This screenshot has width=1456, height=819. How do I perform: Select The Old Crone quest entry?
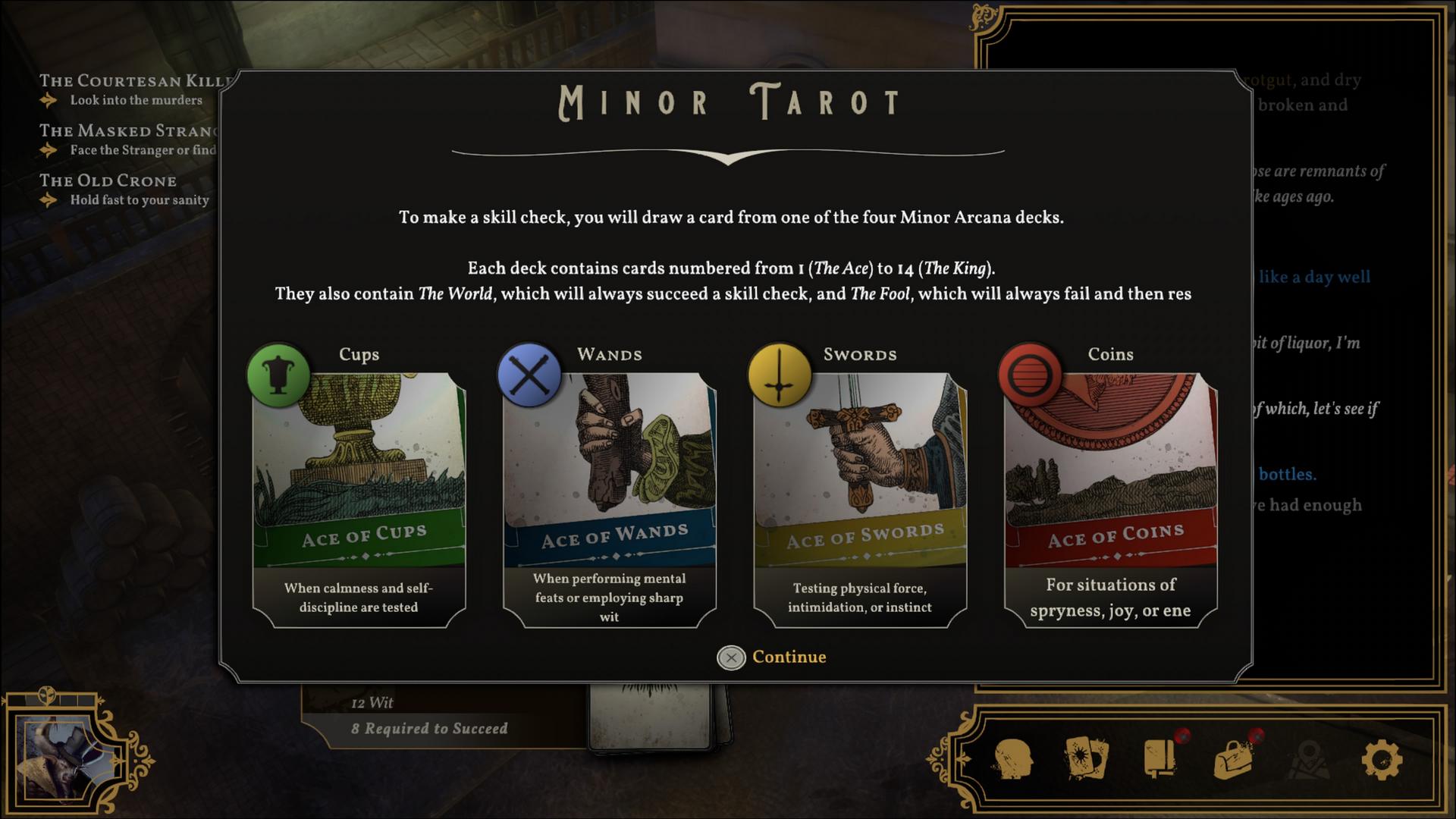click(x=108, y=181)
